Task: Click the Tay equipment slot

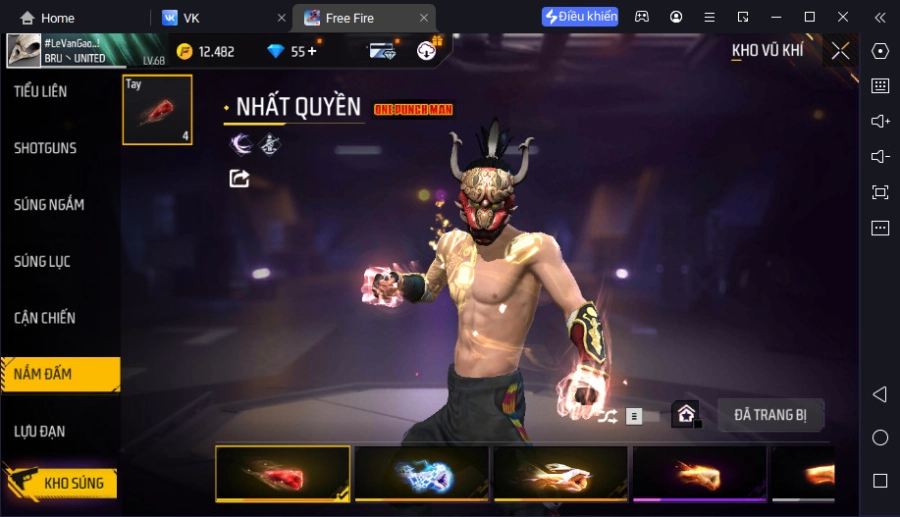Action: click(x=157, y=110)
